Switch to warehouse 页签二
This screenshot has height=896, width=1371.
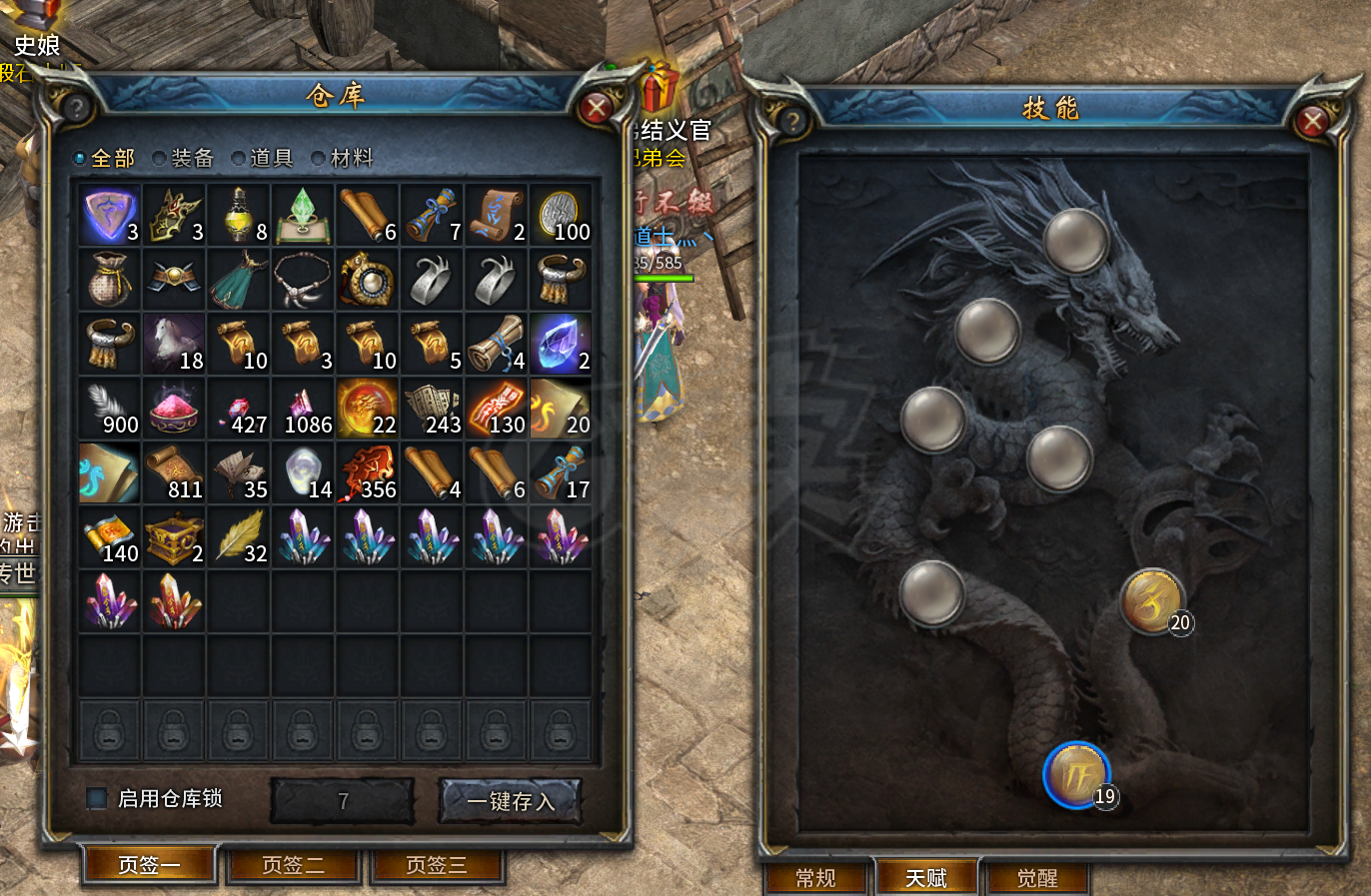coord(293,865)
